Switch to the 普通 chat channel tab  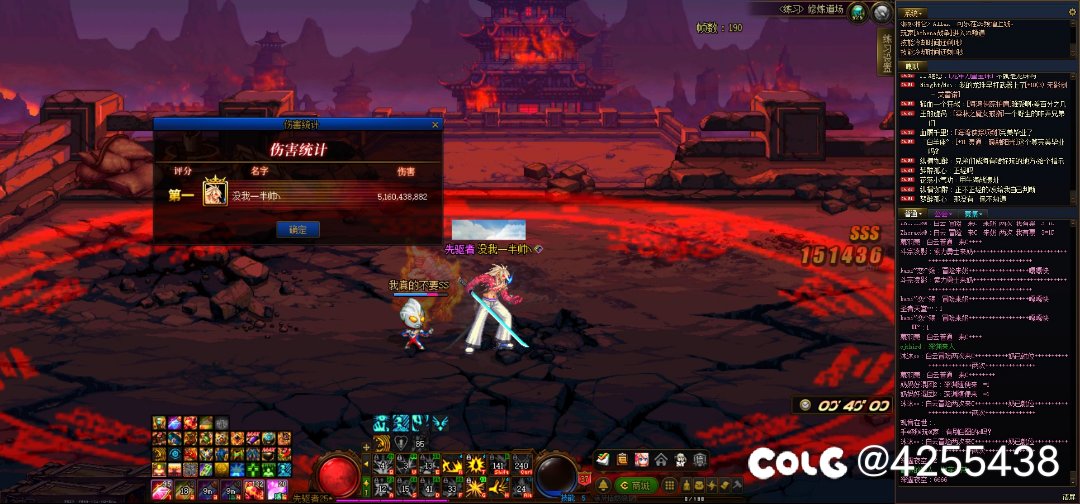(912, 213)
